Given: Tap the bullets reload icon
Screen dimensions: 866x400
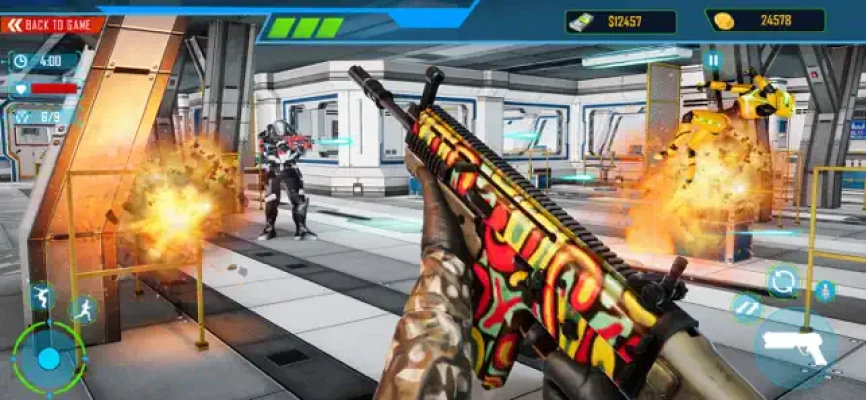Looking at the screenshot, I should 747,306.
